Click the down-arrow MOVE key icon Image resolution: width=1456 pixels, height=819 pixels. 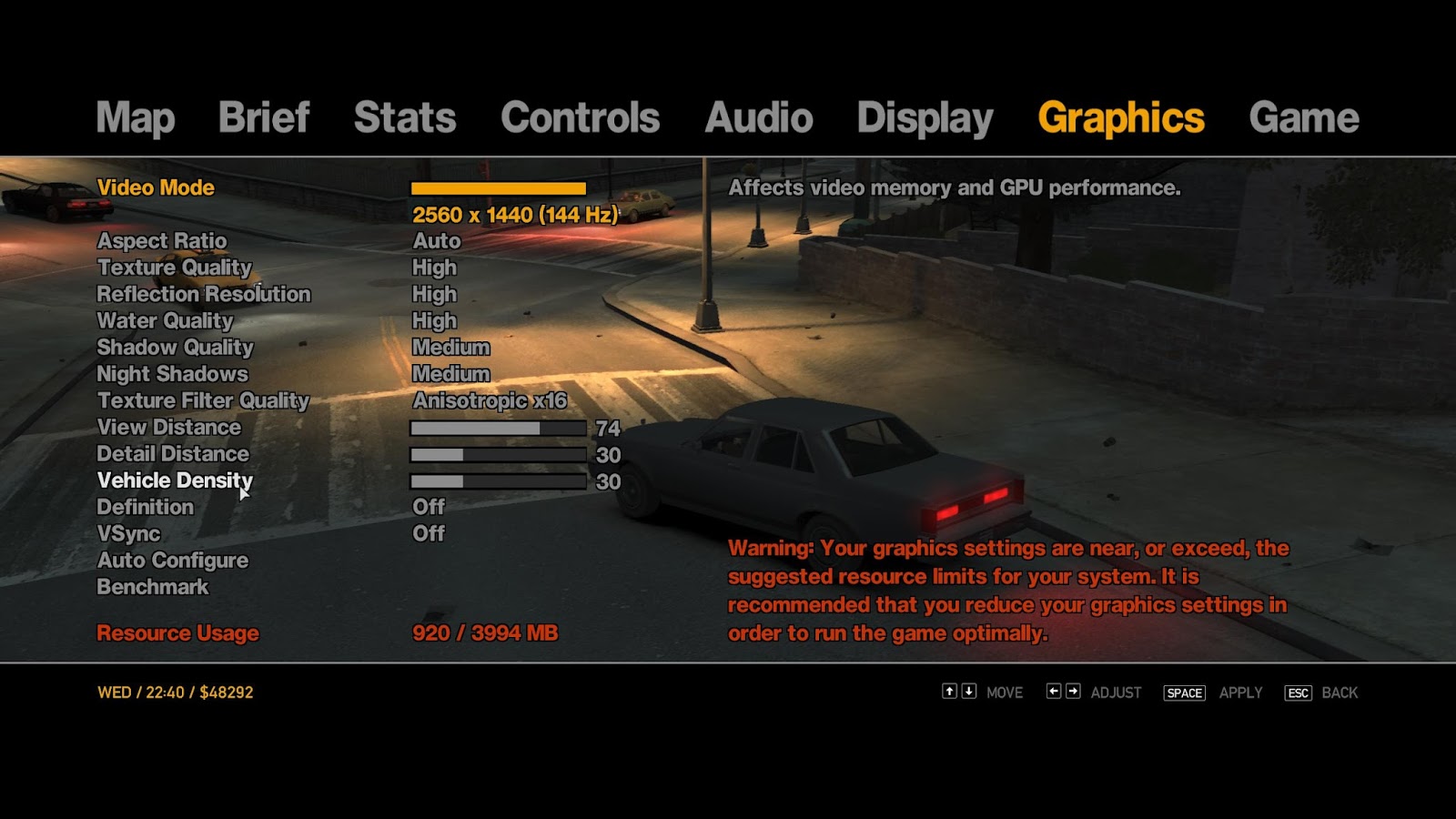[968, 693]
